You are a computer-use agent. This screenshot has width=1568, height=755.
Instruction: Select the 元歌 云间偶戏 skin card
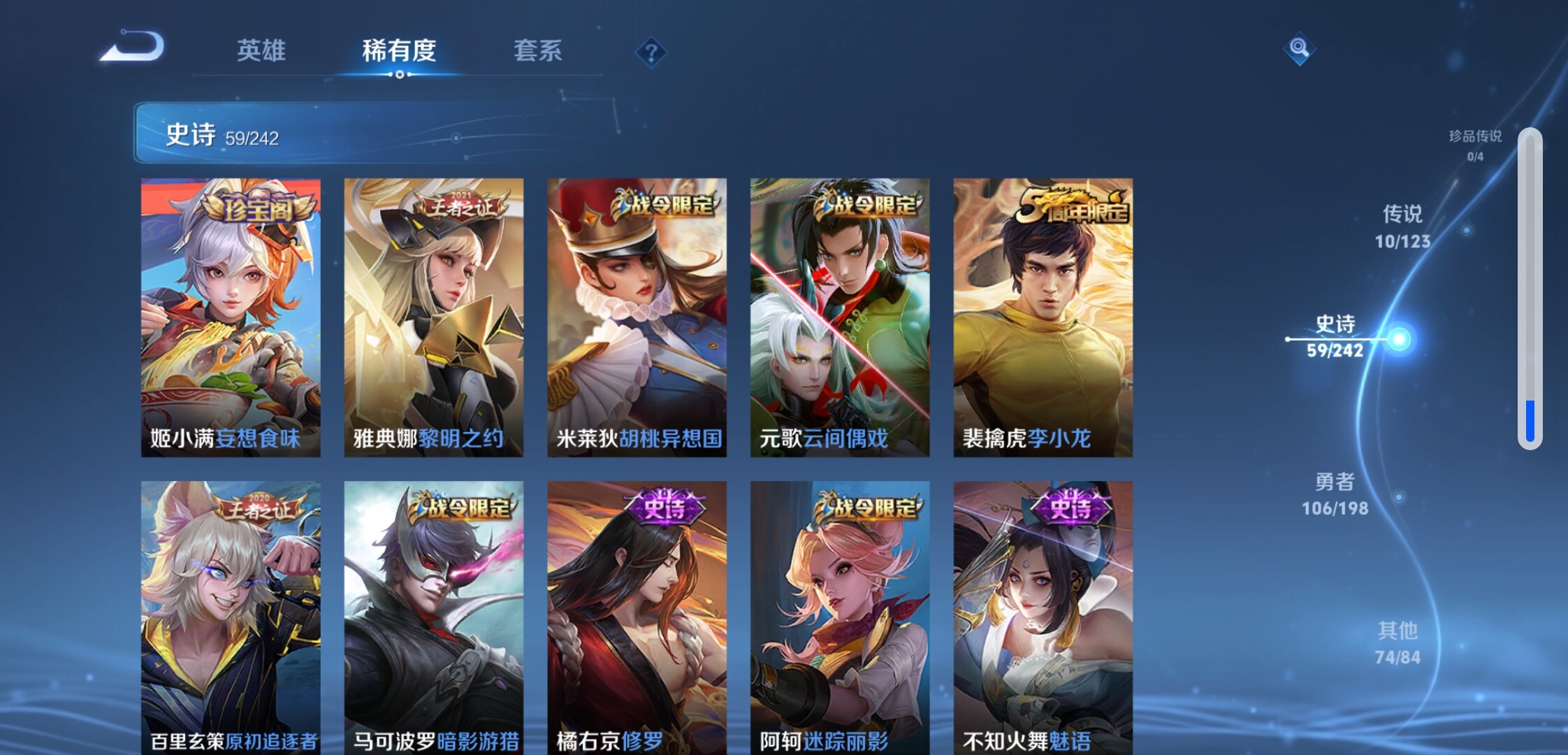[839, 317]
